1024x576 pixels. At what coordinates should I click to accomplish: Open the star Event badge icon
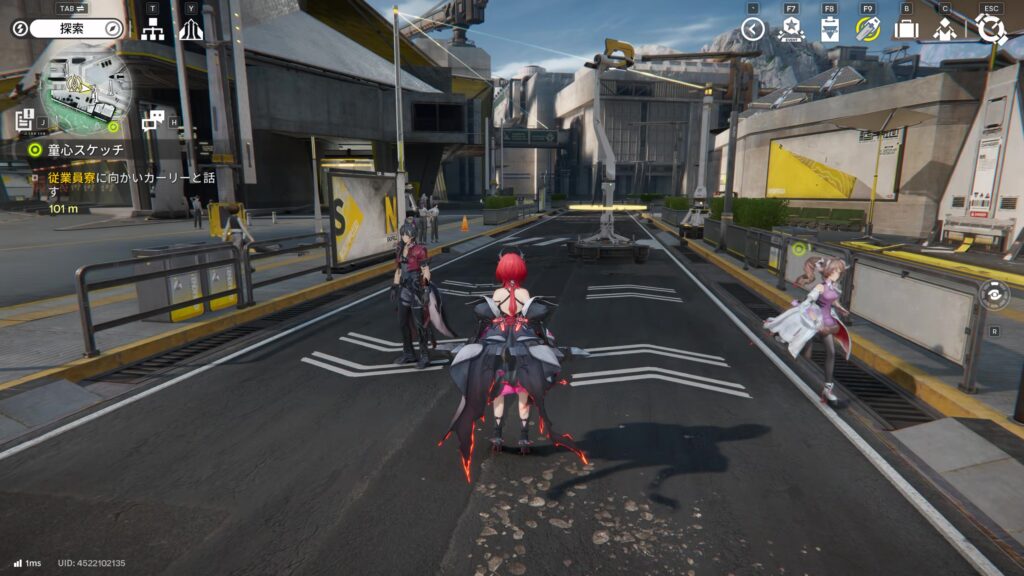coord(791,29)
